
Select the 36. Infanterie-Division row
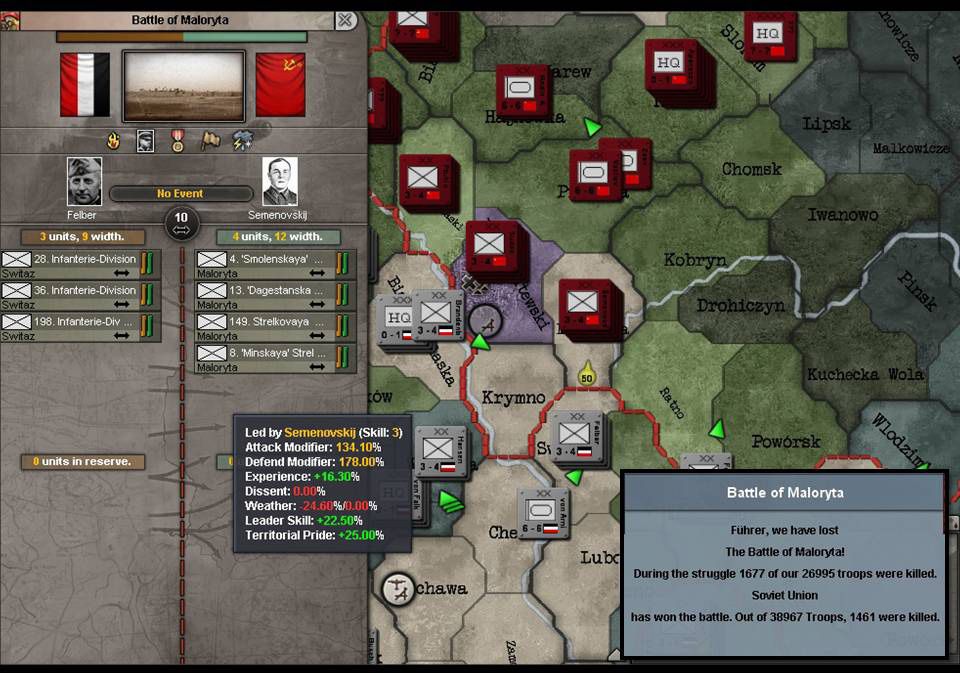point(79,296)
